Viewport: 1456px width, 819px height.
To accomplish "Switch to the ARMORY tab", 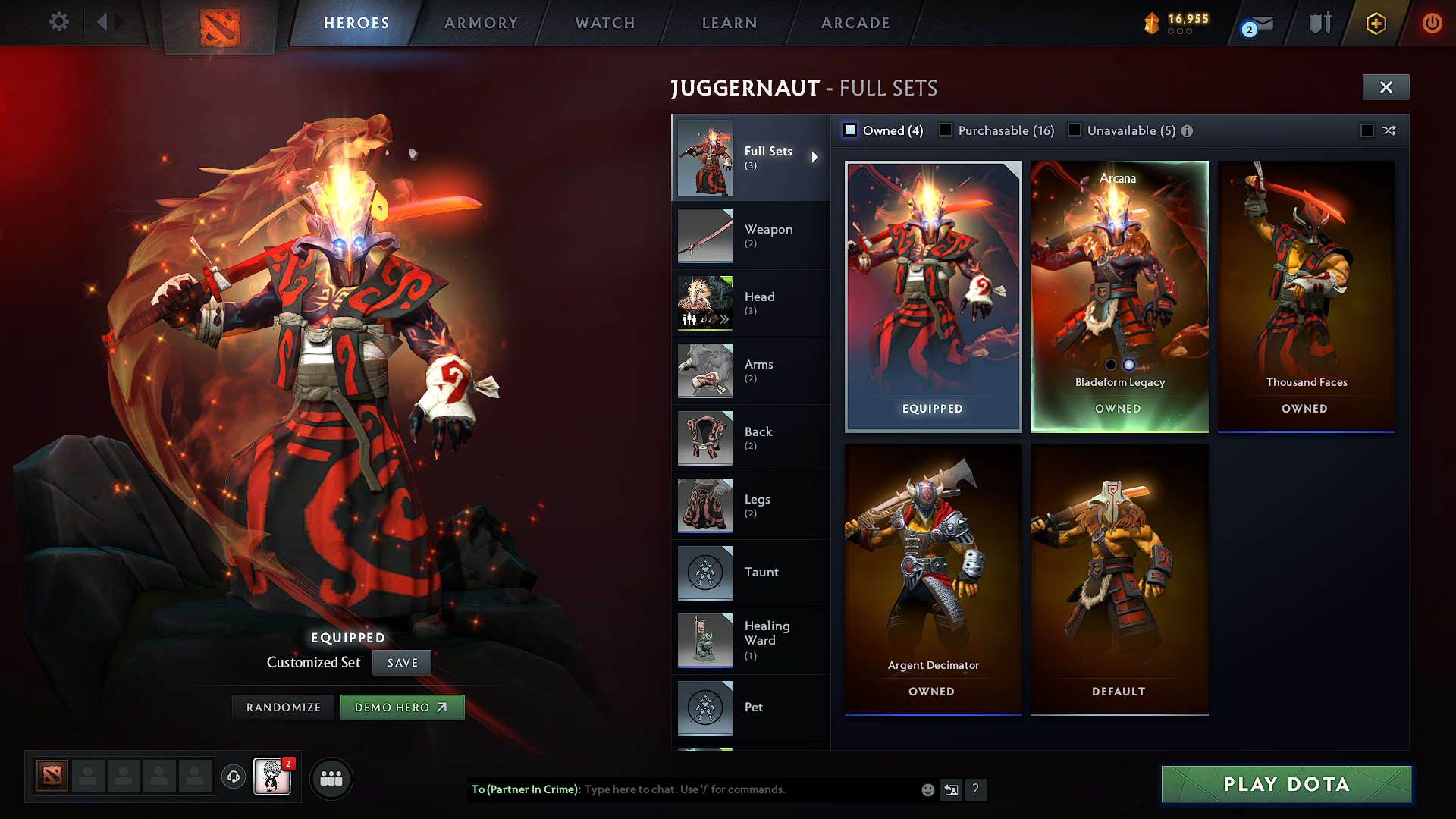I will coord(481,23).
